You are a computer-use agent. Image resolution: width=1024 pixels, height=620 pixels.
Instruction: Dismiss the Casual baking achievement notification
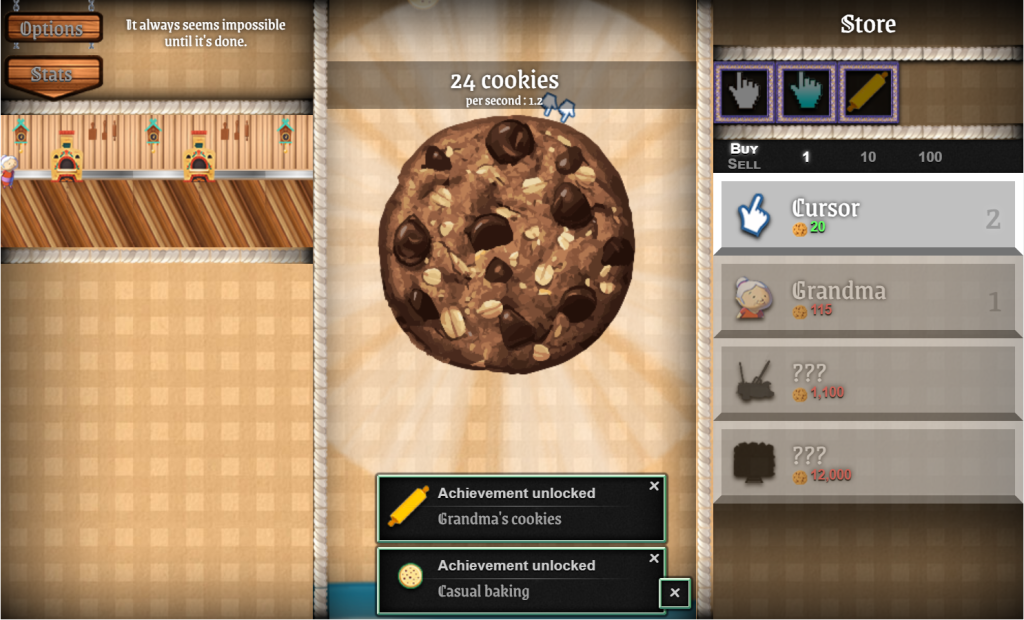tap(654, 558)
